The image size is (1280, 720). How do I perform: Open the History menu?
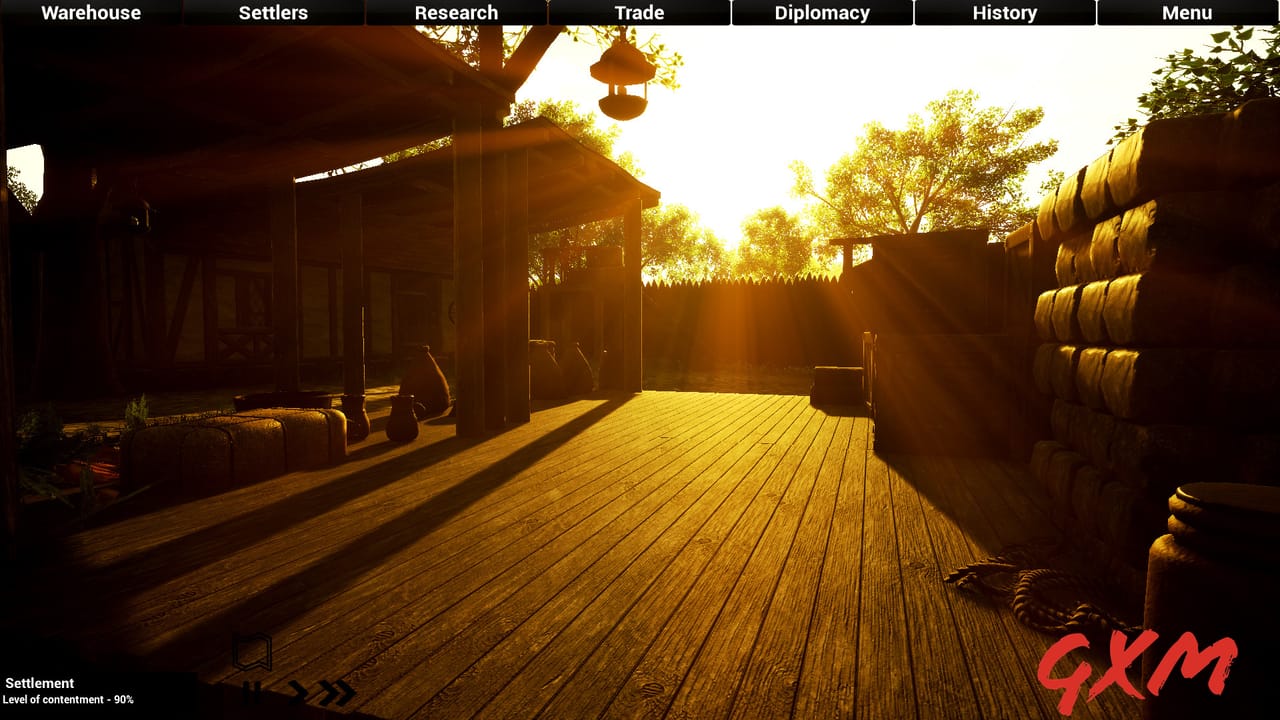(x=1004, y=13)
